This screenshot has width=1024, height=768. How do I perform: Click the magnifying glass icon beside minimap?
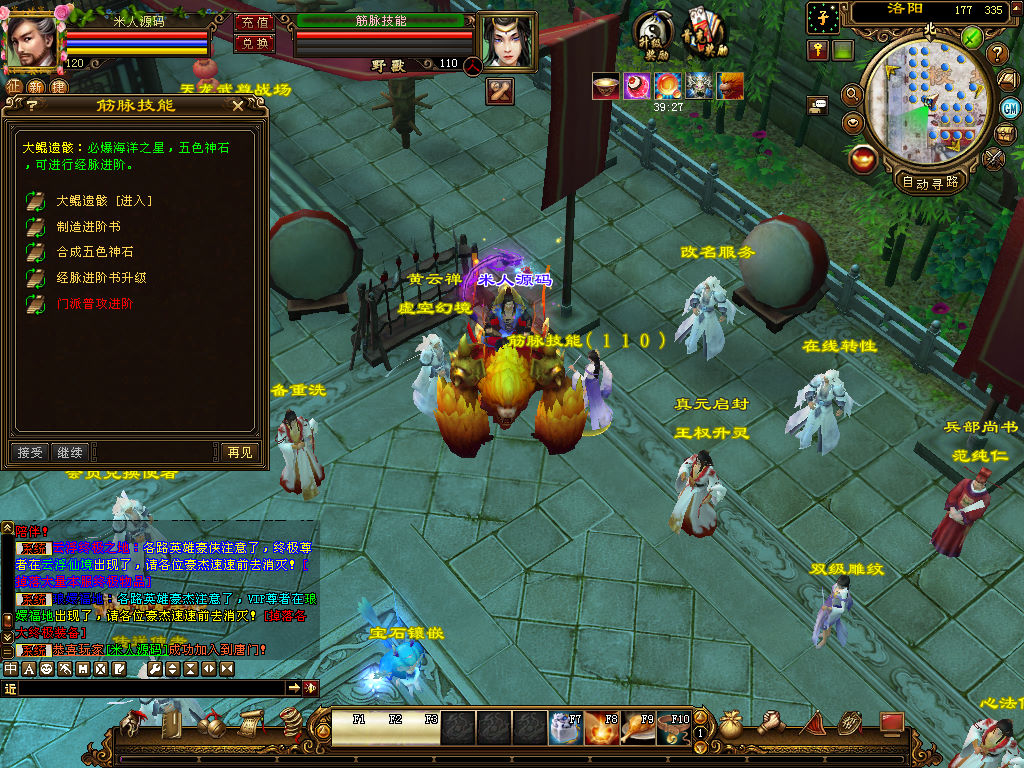pos(853,95)
